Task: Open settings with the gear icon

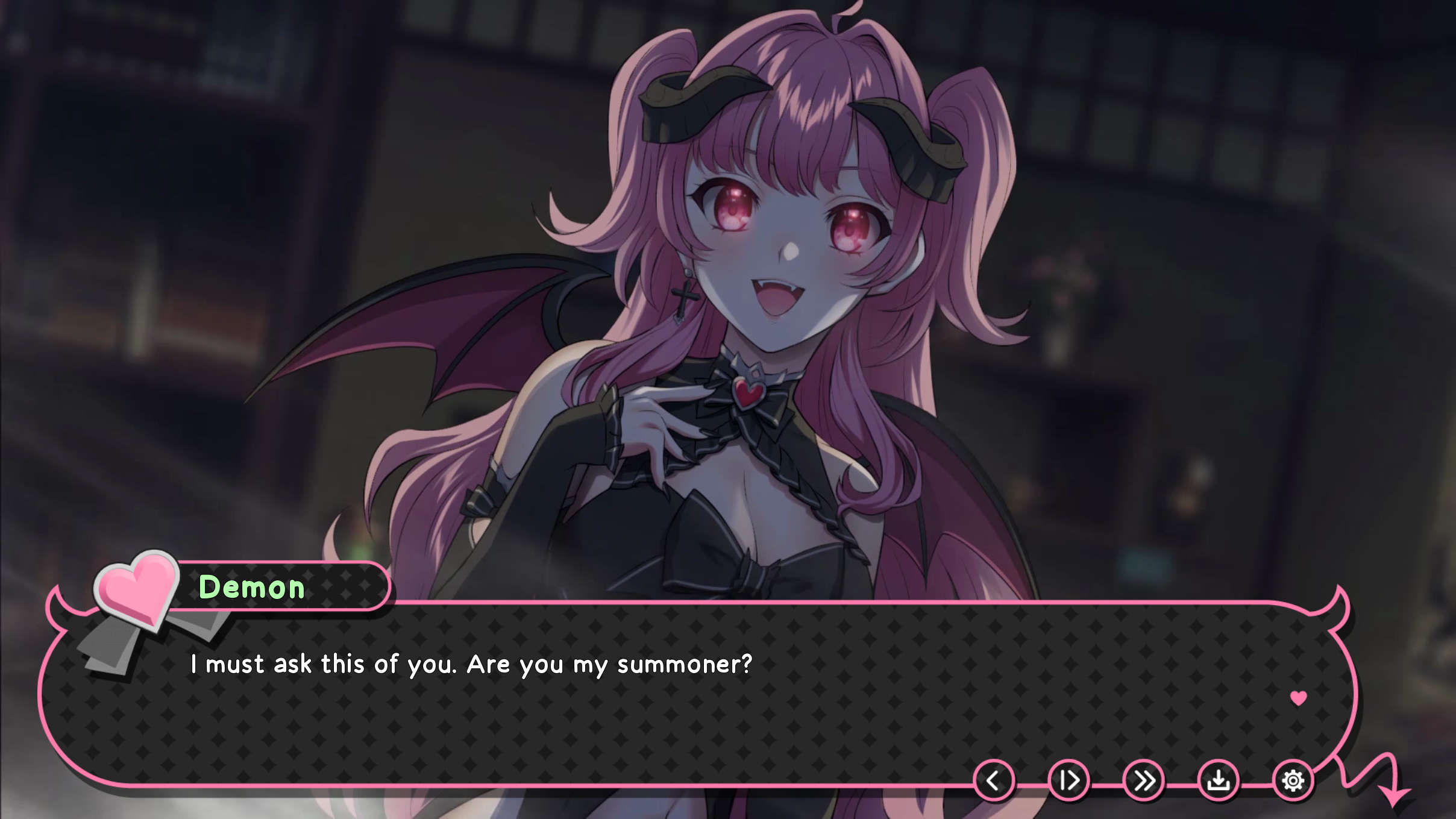Action: pos(1293,779)
